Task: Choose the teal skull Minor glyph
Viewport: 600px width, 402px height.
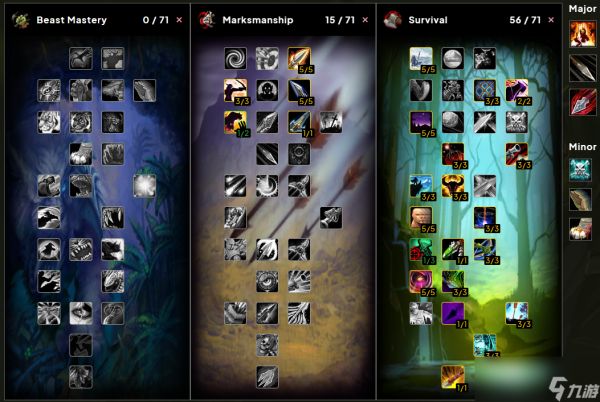Action: click(x=582, y=169)
